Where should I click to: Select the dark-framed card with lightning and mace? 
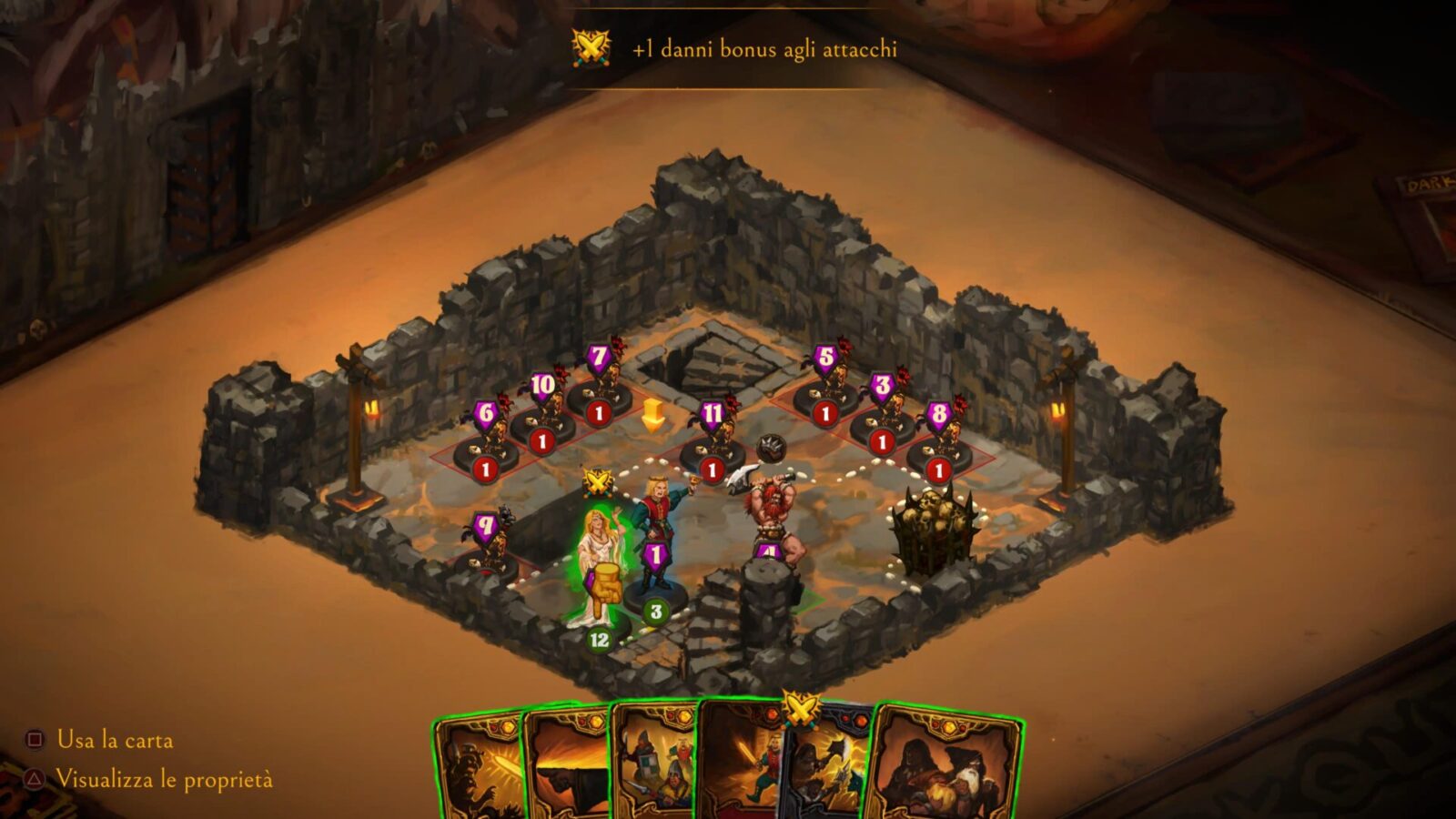click(826, 773)
